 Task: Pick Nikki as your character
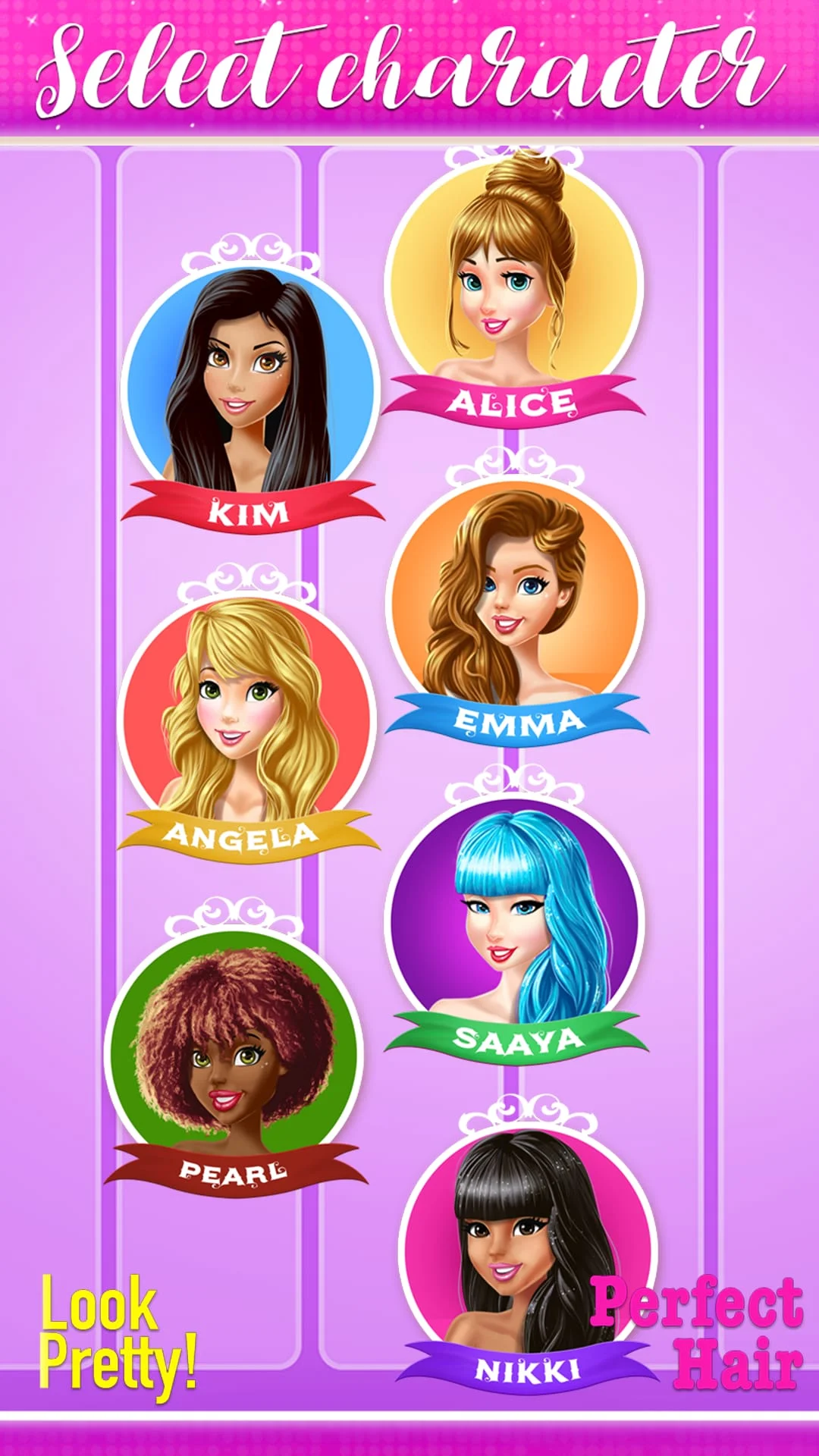point(526,1244)
